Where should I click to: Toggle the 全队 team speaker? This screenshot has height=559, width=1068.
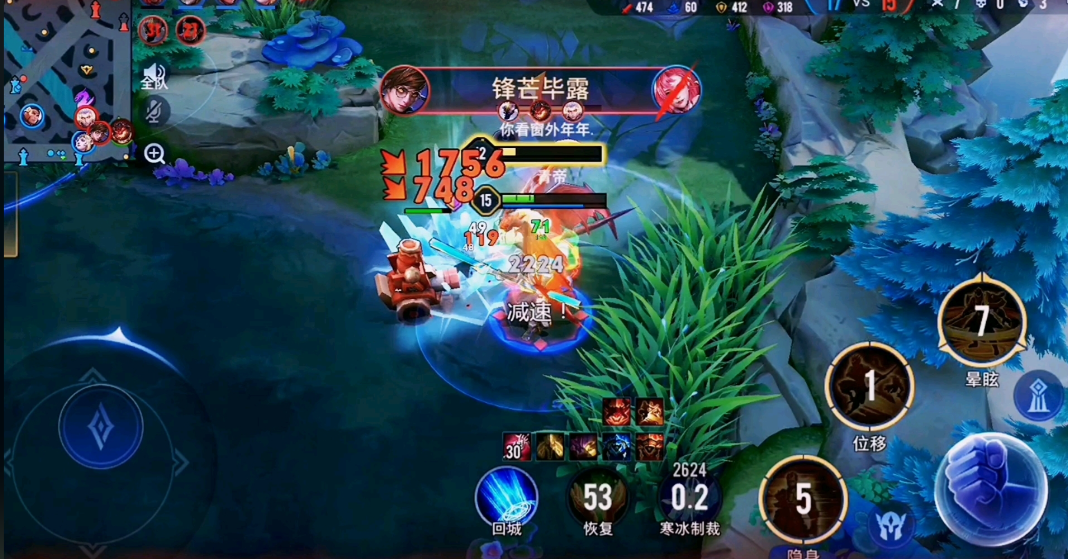point(154,74)
